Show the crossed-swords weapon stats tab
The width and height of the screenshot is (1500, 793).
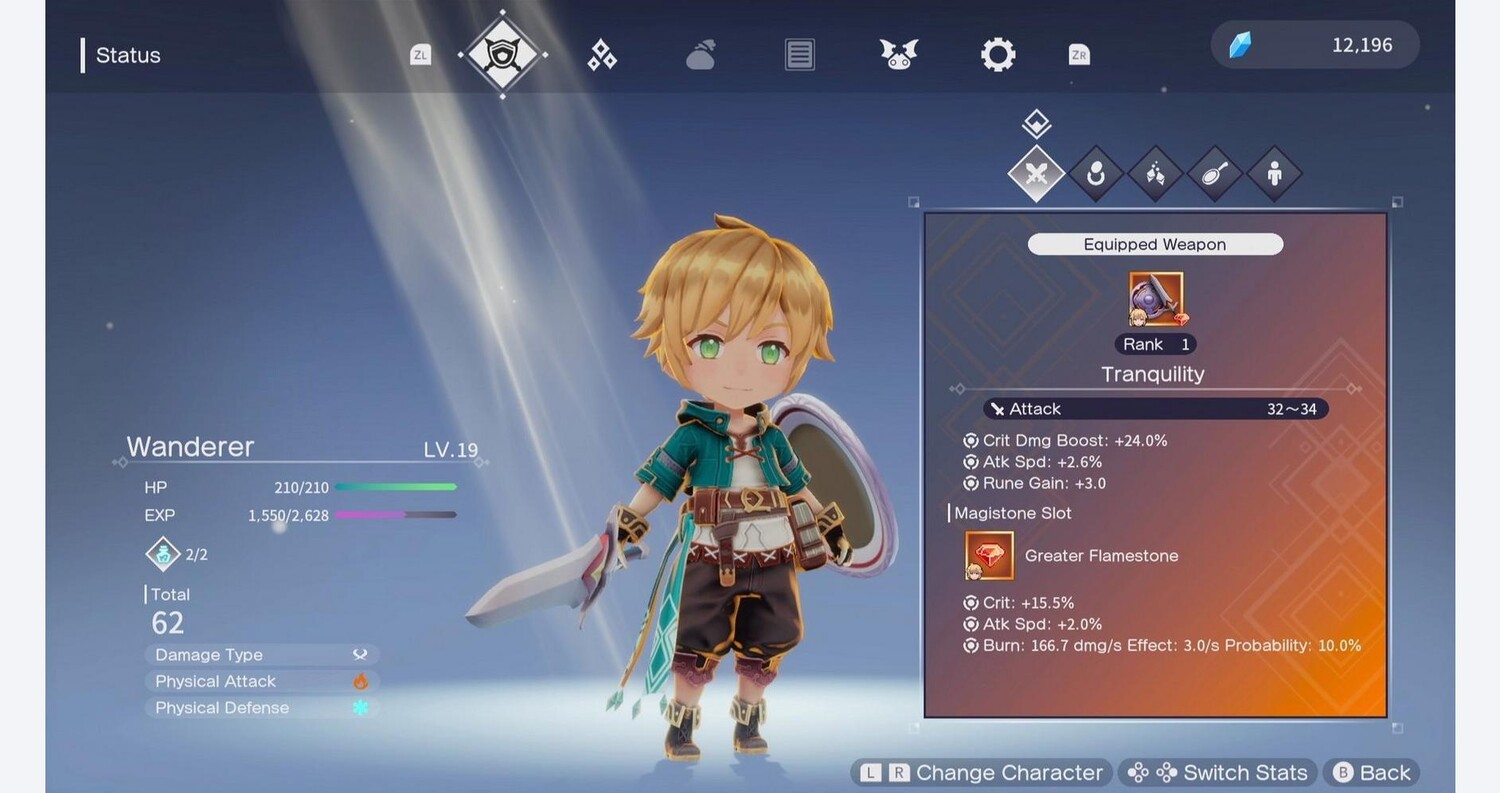click(x=1036, y=174)
